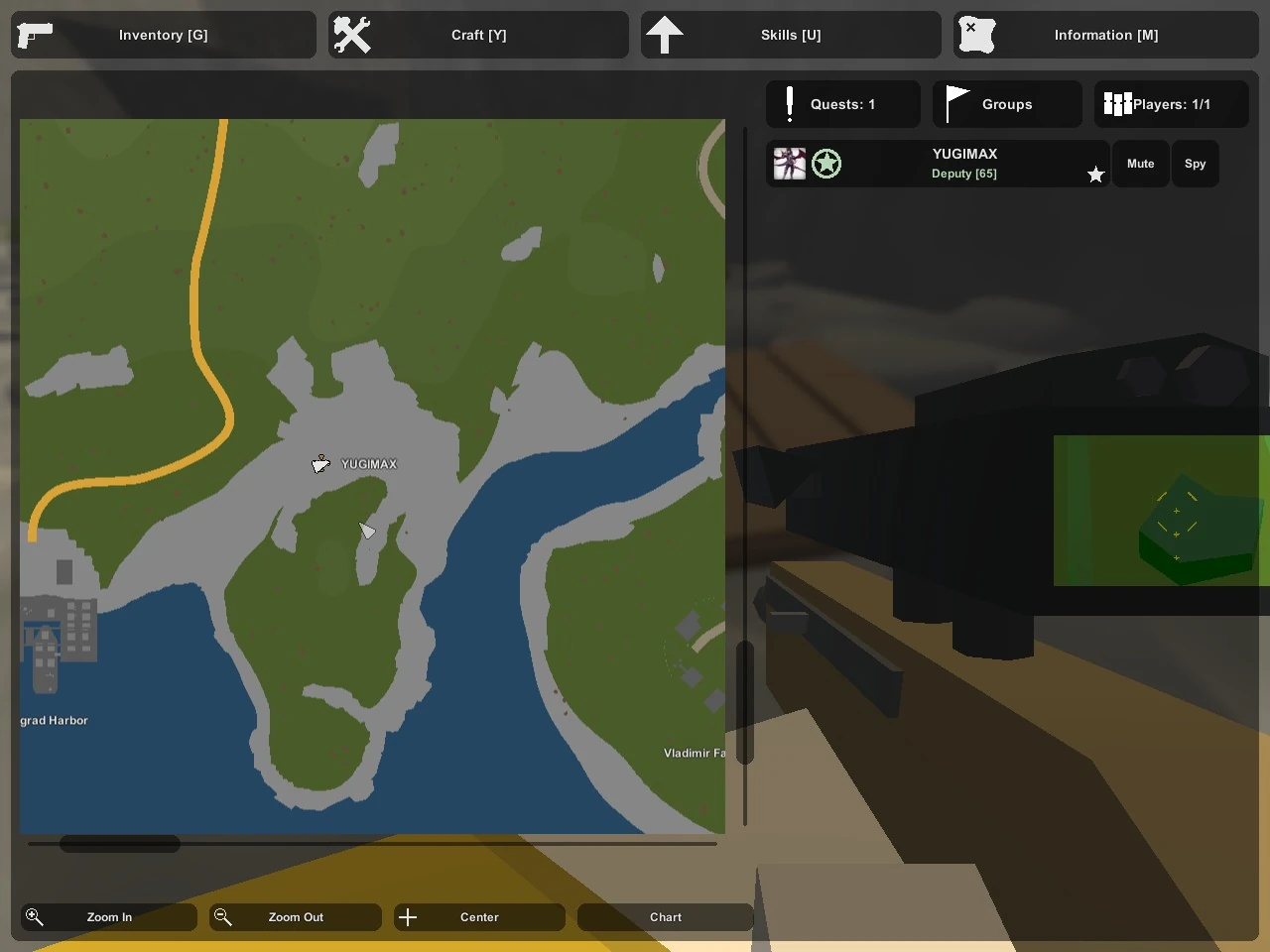This screenshot has width=1270, height=952.
Task: Open the Groups panel
Action: point(1007,104)
